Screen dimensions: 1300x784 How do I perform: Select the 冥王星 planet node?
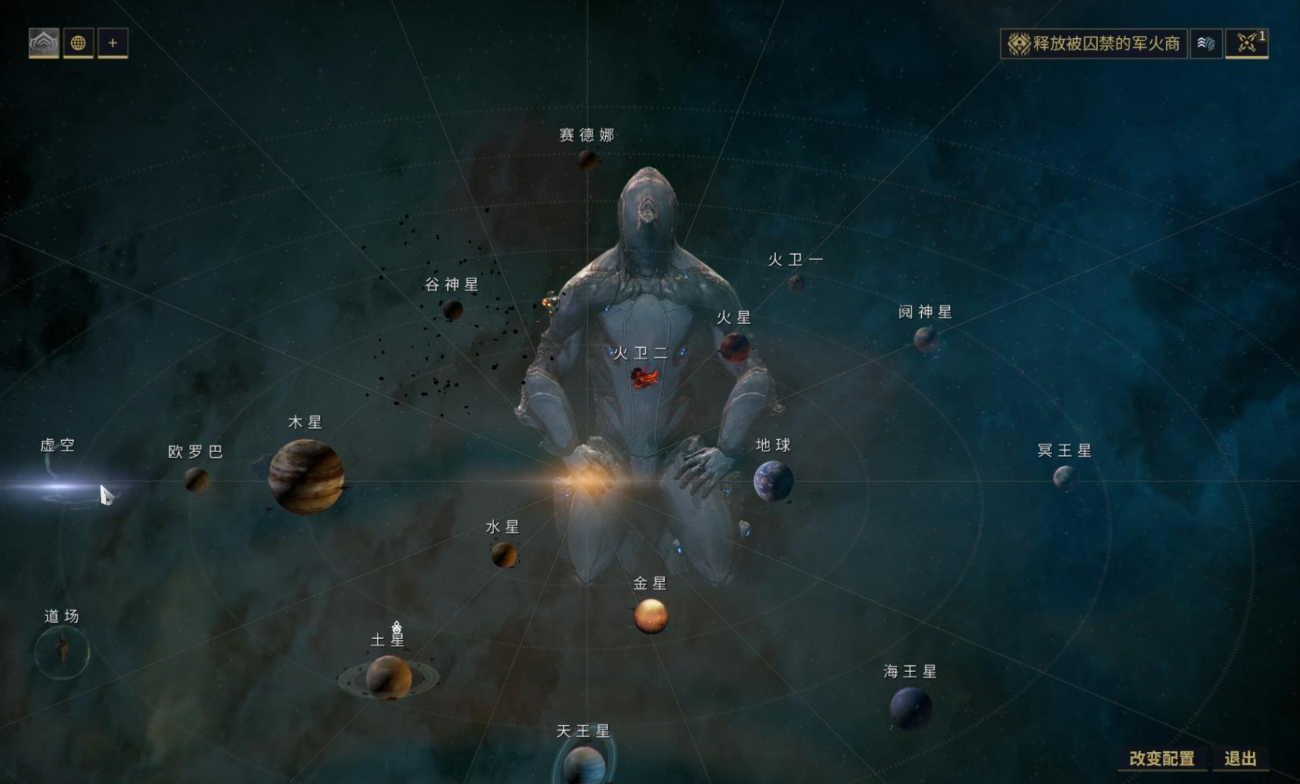click(x=1064, y=477)
